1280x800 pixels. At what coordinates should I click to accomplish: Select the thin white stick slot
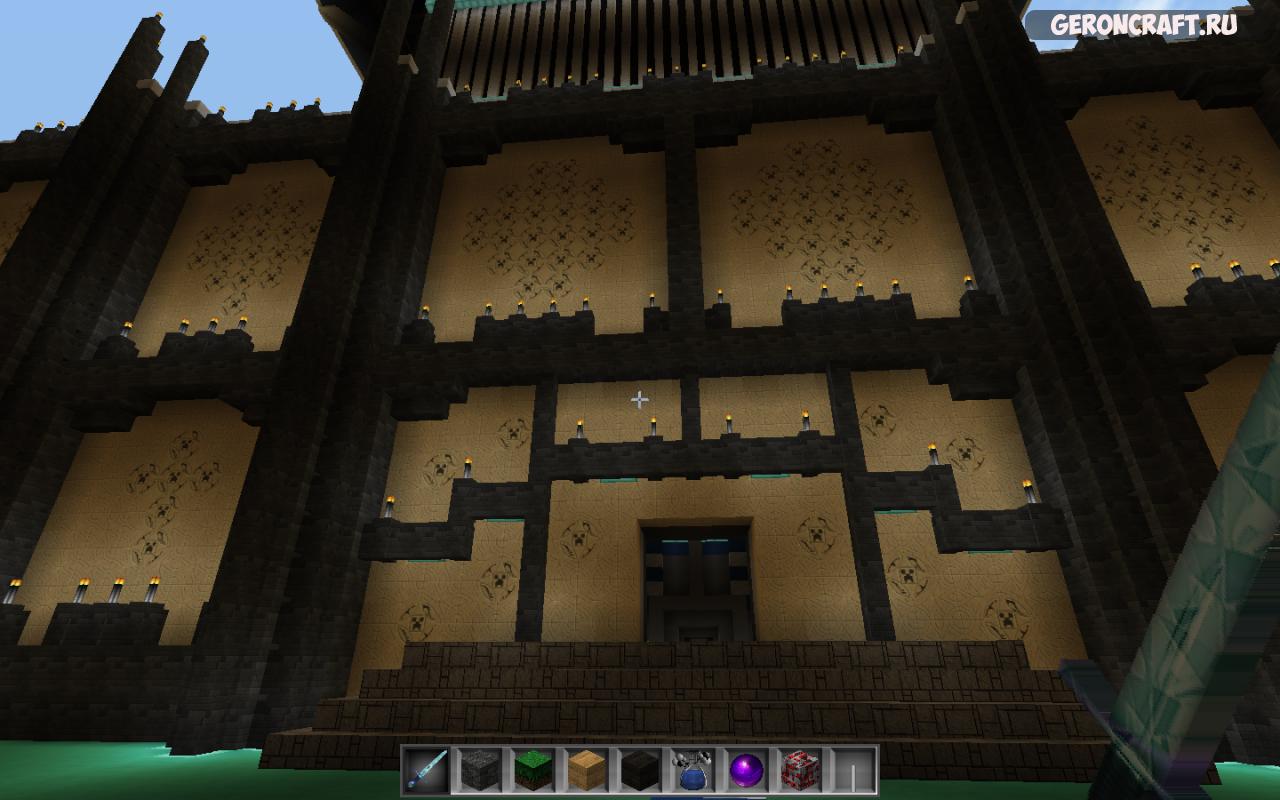click(x=853, y=770)
